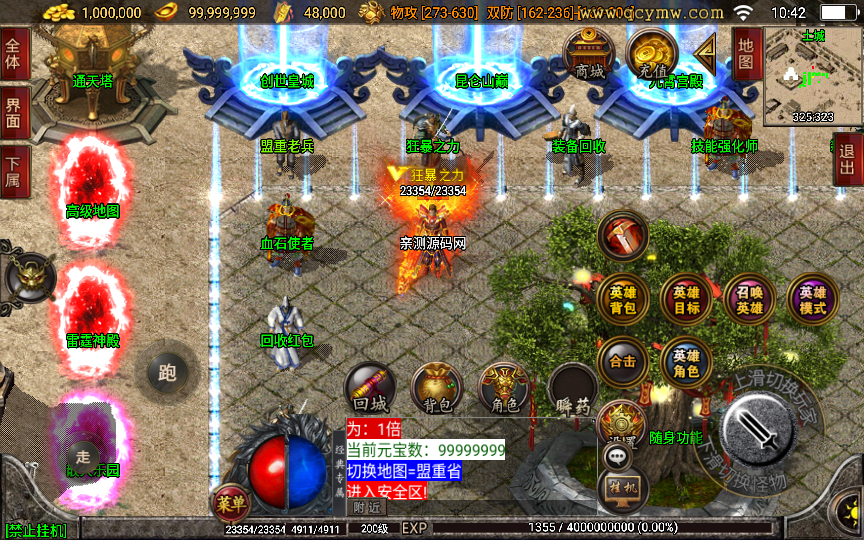Viewport: 864px width, 540px height.
Task: Switch 英雄模式 hero mode
Action: pos(812,300)
